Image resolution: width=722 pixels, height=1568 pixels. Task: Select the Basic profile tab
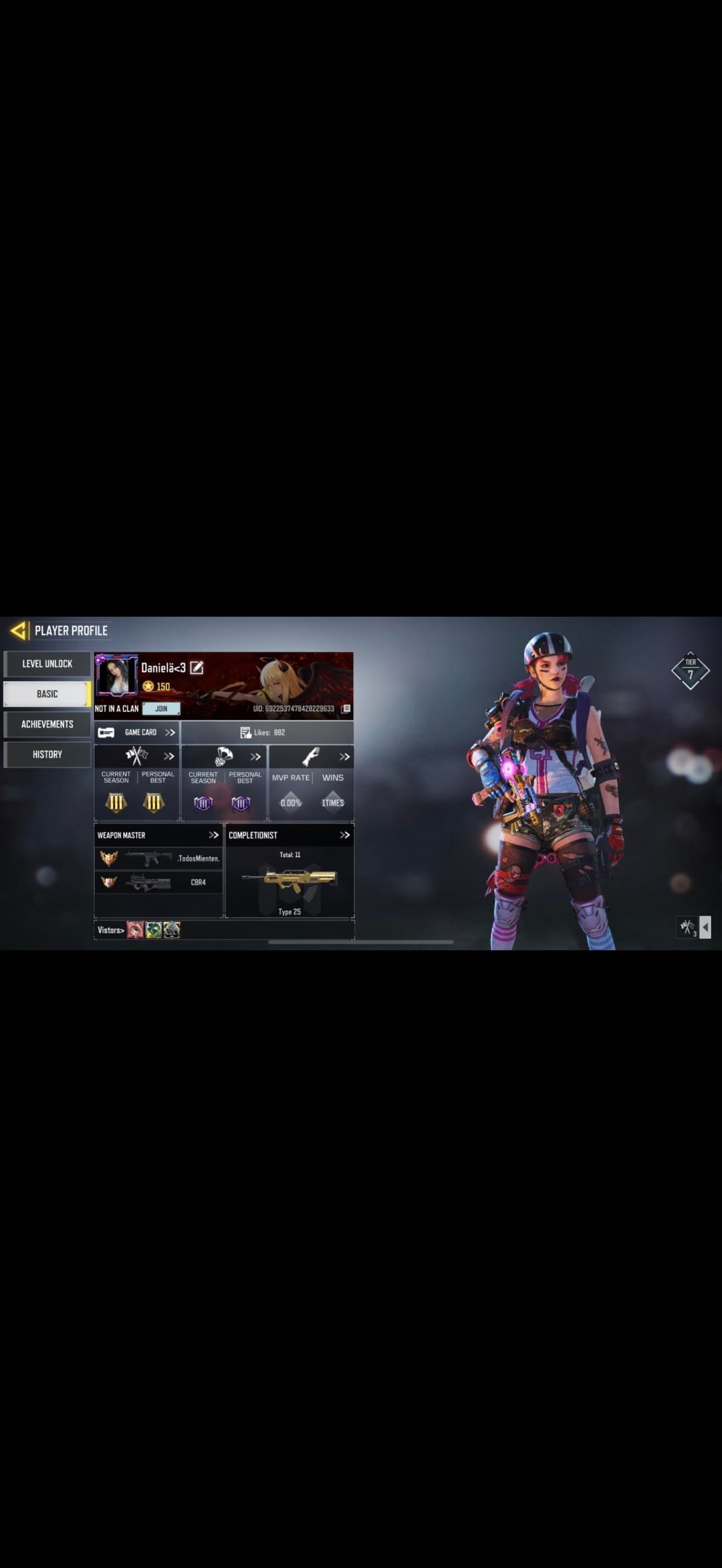pyautogui.click(x=47, y=694)
